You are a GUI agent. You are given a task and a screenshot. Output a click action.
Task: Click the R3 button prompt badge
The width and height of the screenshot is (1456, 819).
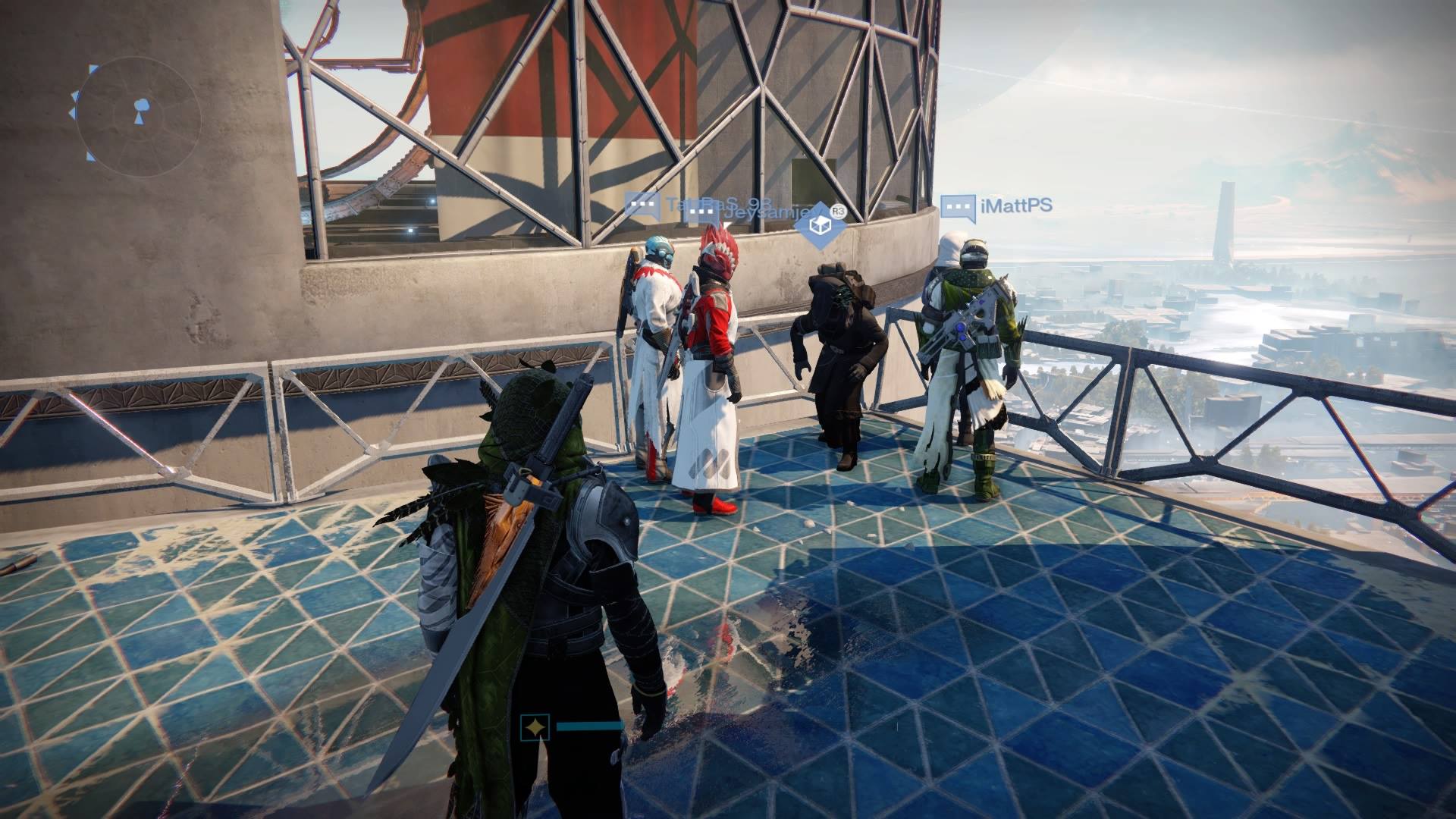point(838,211)
